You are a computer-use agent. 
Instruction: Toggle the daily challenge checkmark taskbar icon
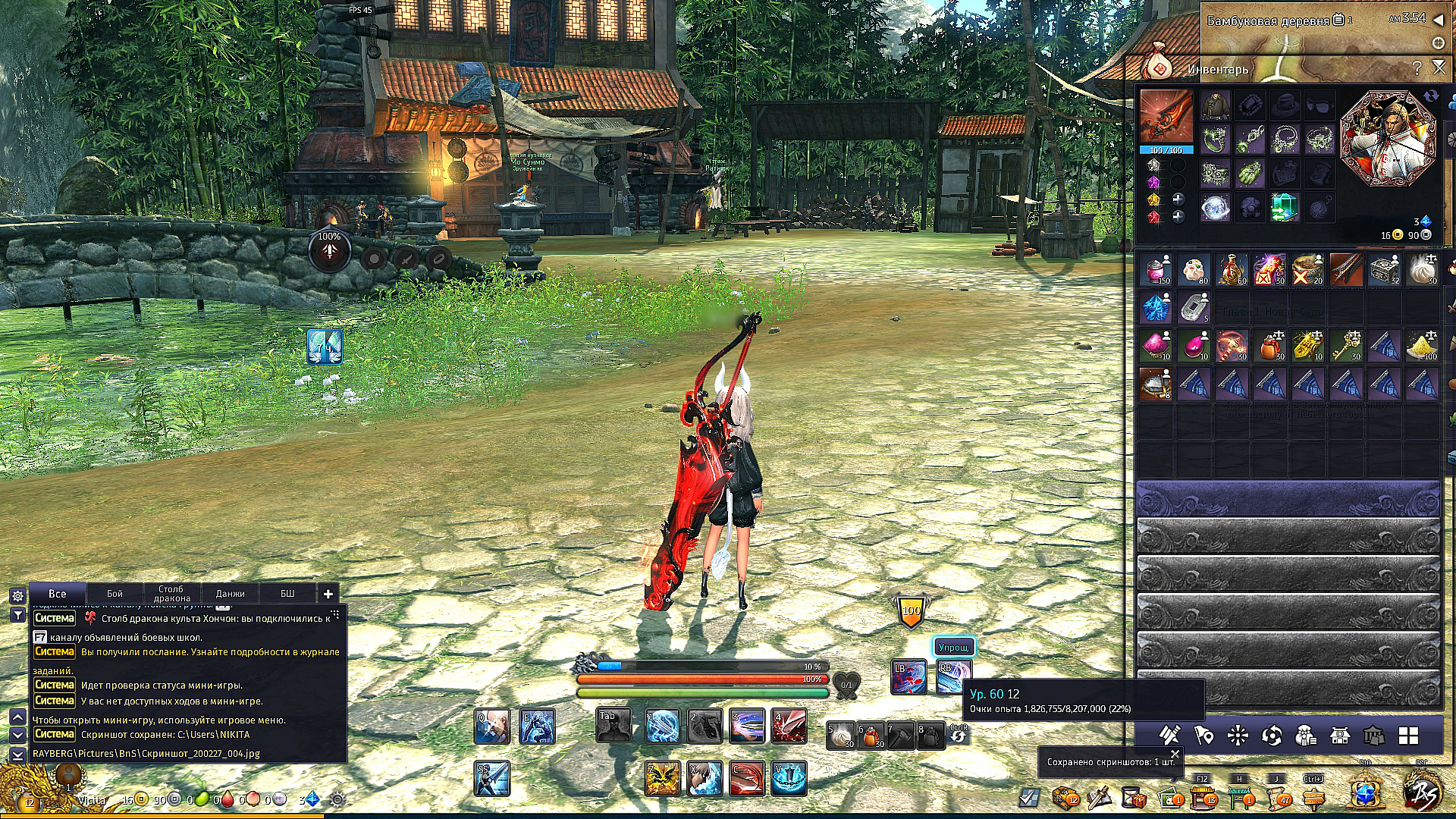pos(1029,796)
